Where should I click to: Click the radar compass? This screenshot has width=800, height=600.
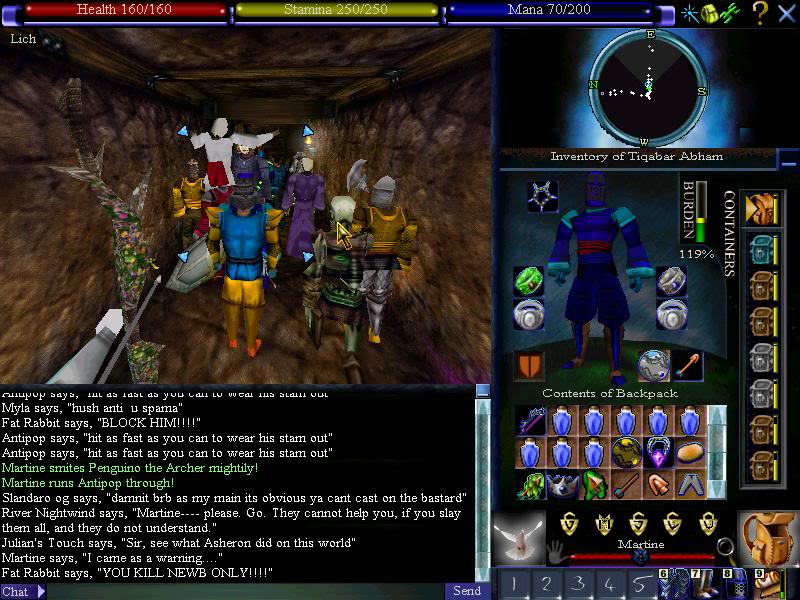tap(649, 88)
